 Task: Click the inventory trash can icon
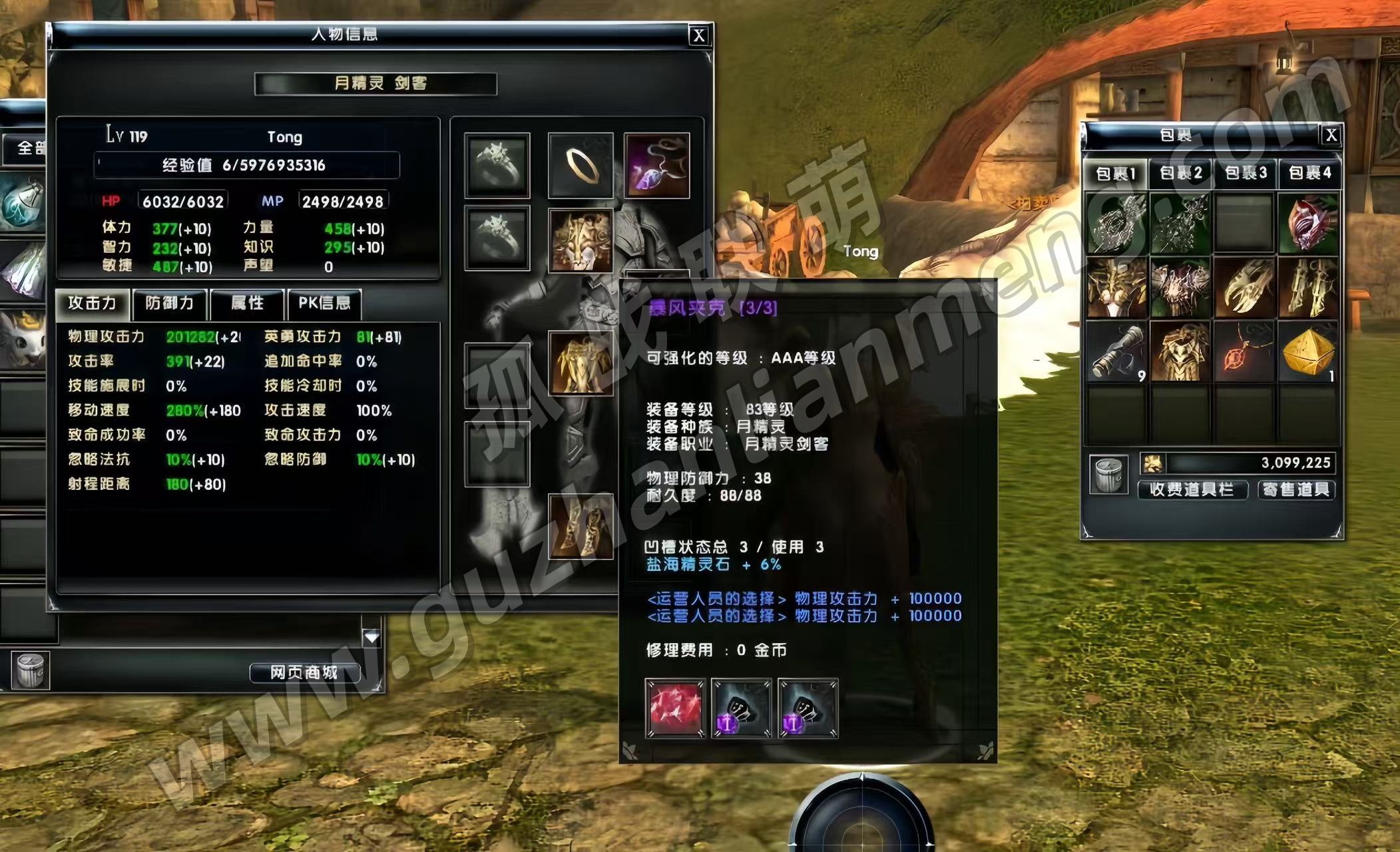pos(1108,475)
